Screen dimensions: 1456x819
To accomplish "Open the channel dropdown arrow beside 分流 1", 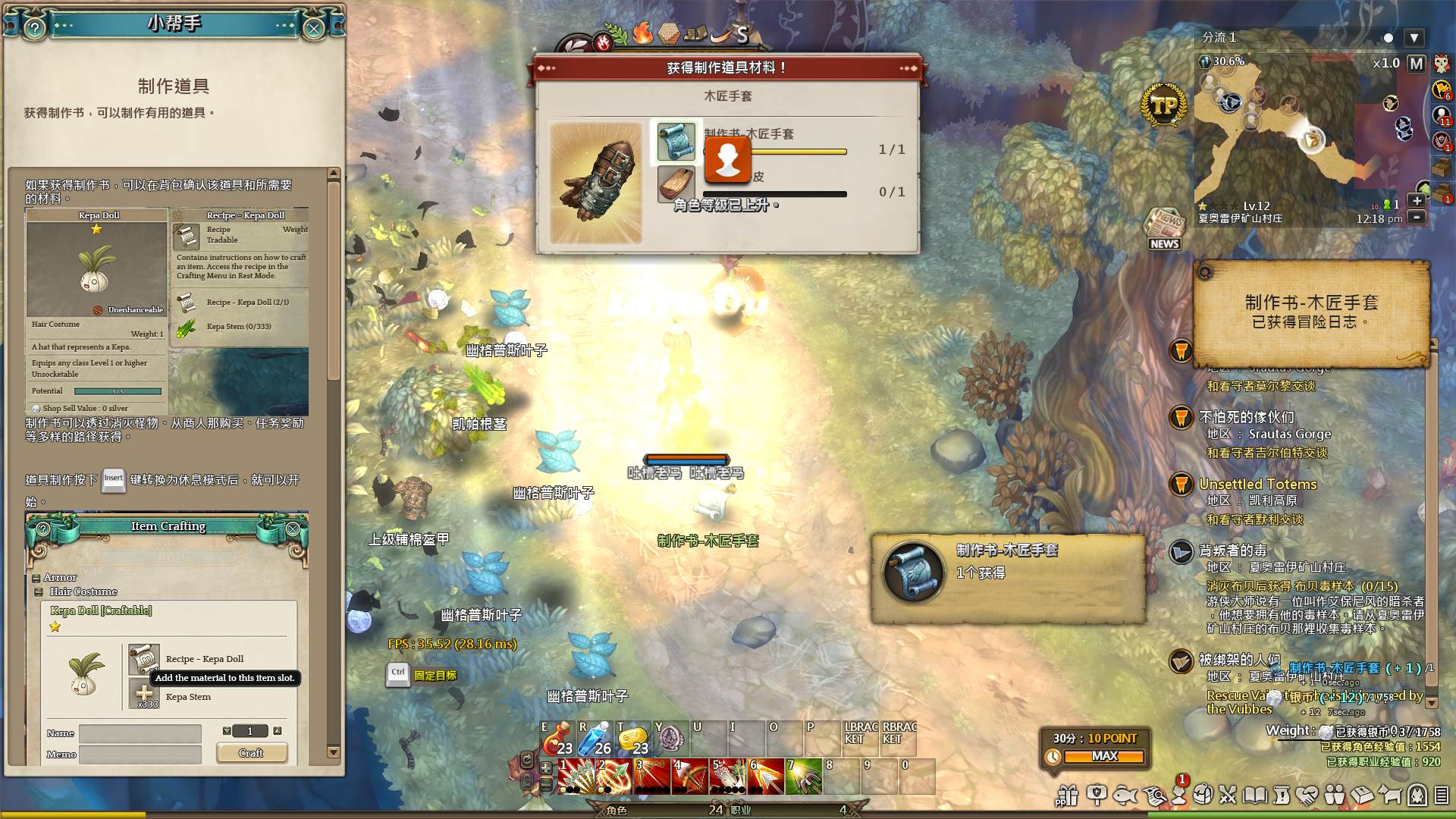I will click(x=1414, y=38).
